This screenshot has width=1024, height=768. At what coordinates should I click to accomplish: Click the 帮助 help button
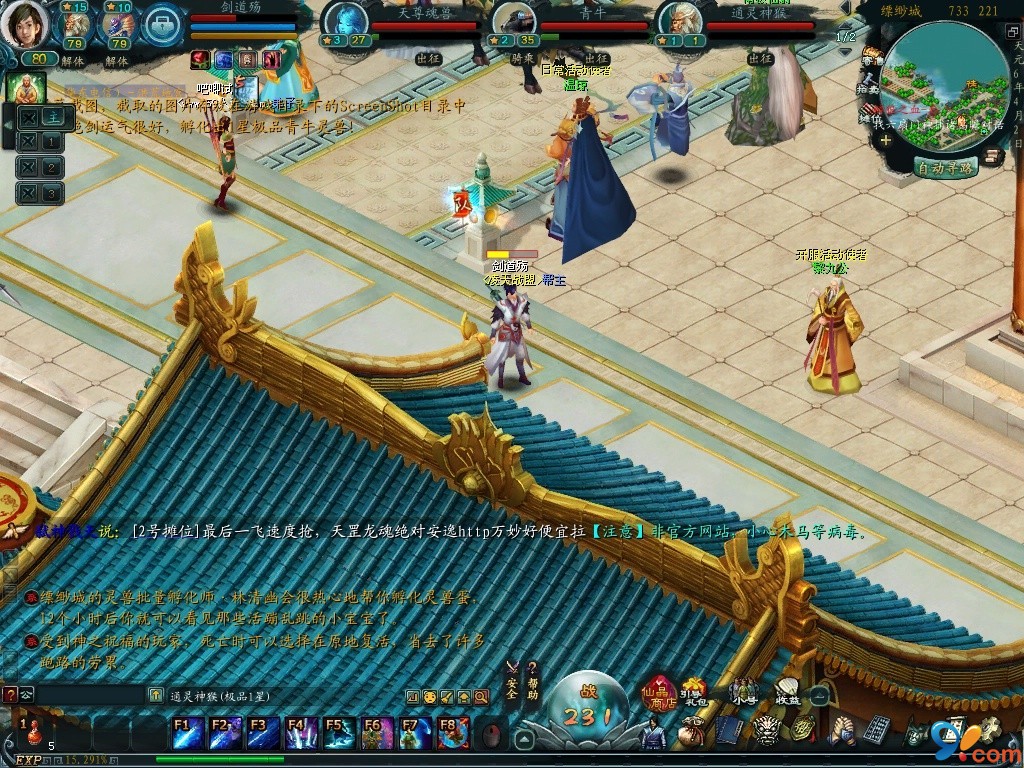[532, 682]
